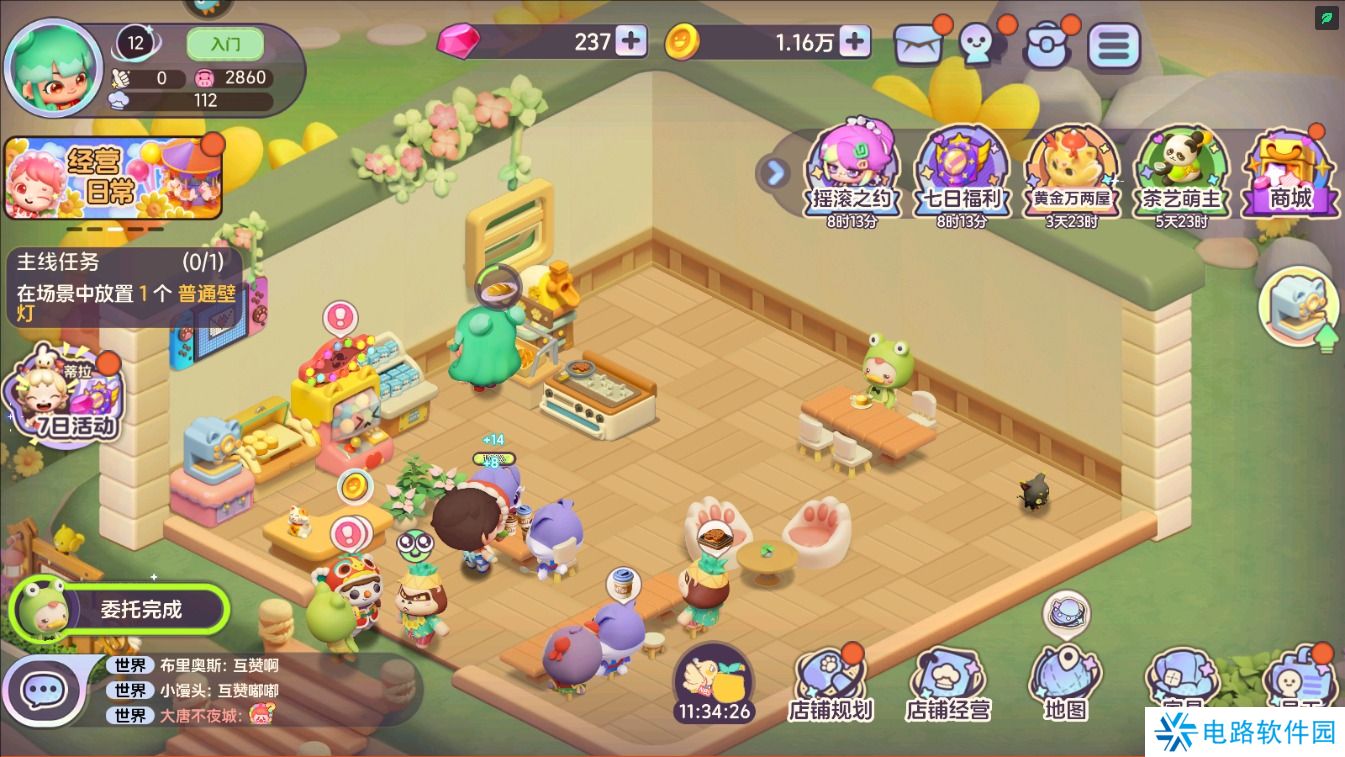Collapse the event bar arrow

(773, 172)
